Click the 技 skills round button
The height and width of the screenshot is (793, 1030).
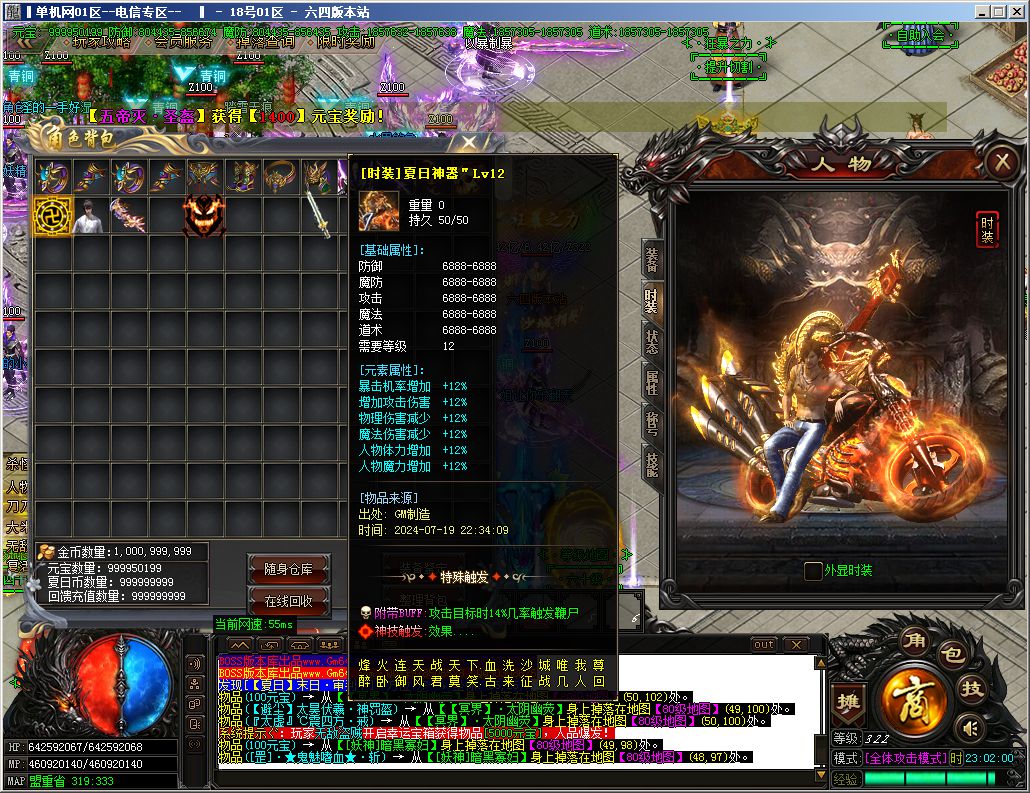pyautogui.click(x=971, y=687)
